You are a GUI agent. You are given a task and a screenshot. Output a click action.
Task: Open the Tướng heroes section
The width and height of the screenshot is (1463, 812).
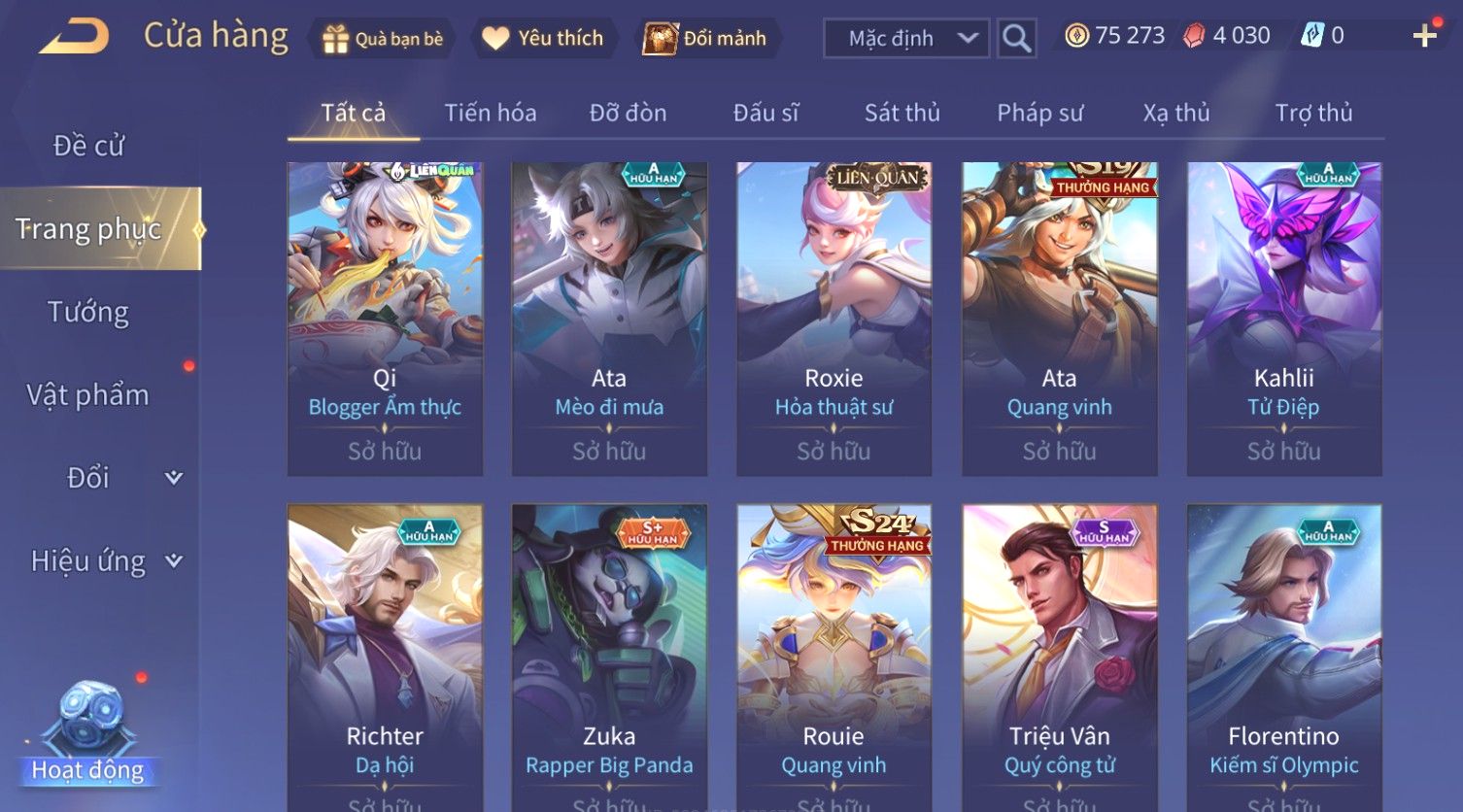click(x=88, y=312)
